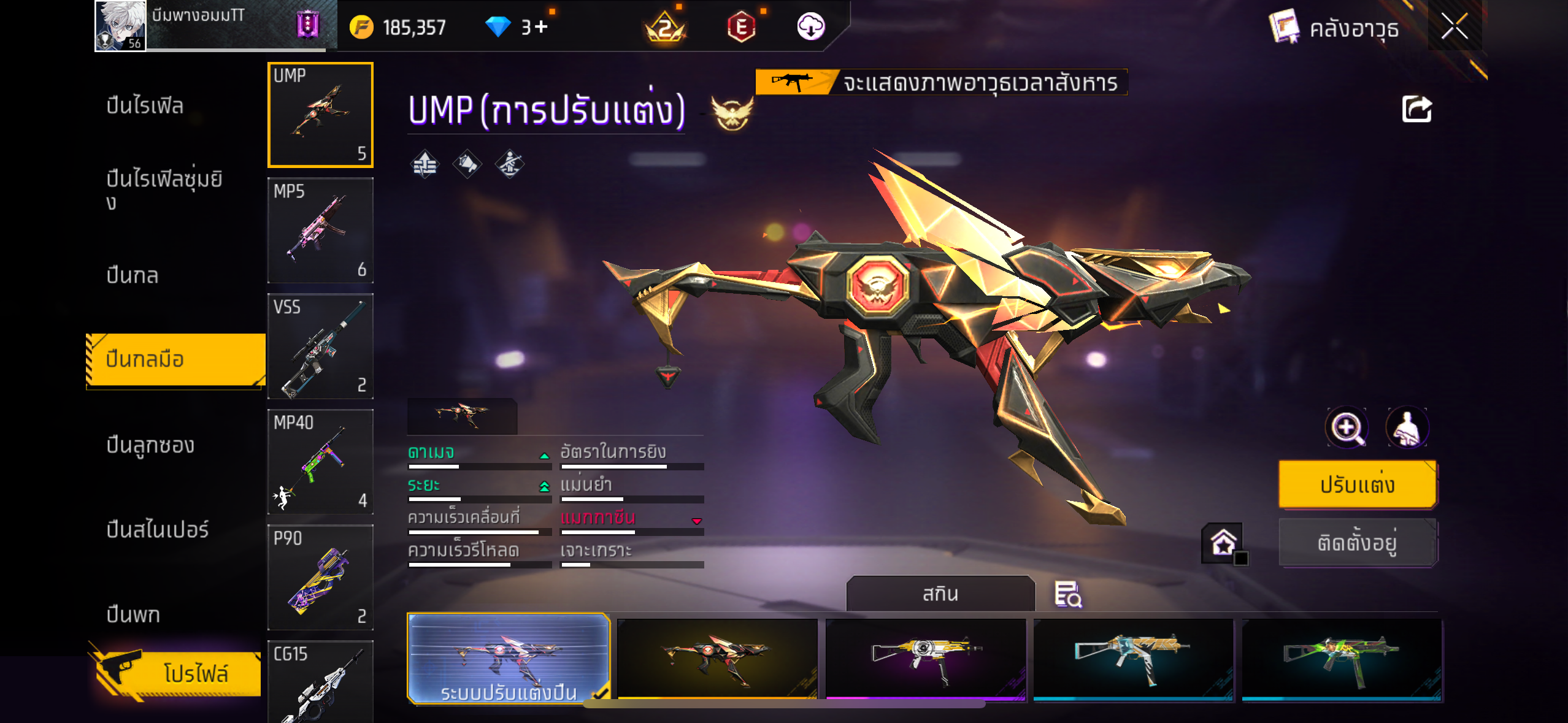Screen dimensions: 1568x723
Task: Select the ปืนพก pistol category
Action: click(x=133, y=614)
